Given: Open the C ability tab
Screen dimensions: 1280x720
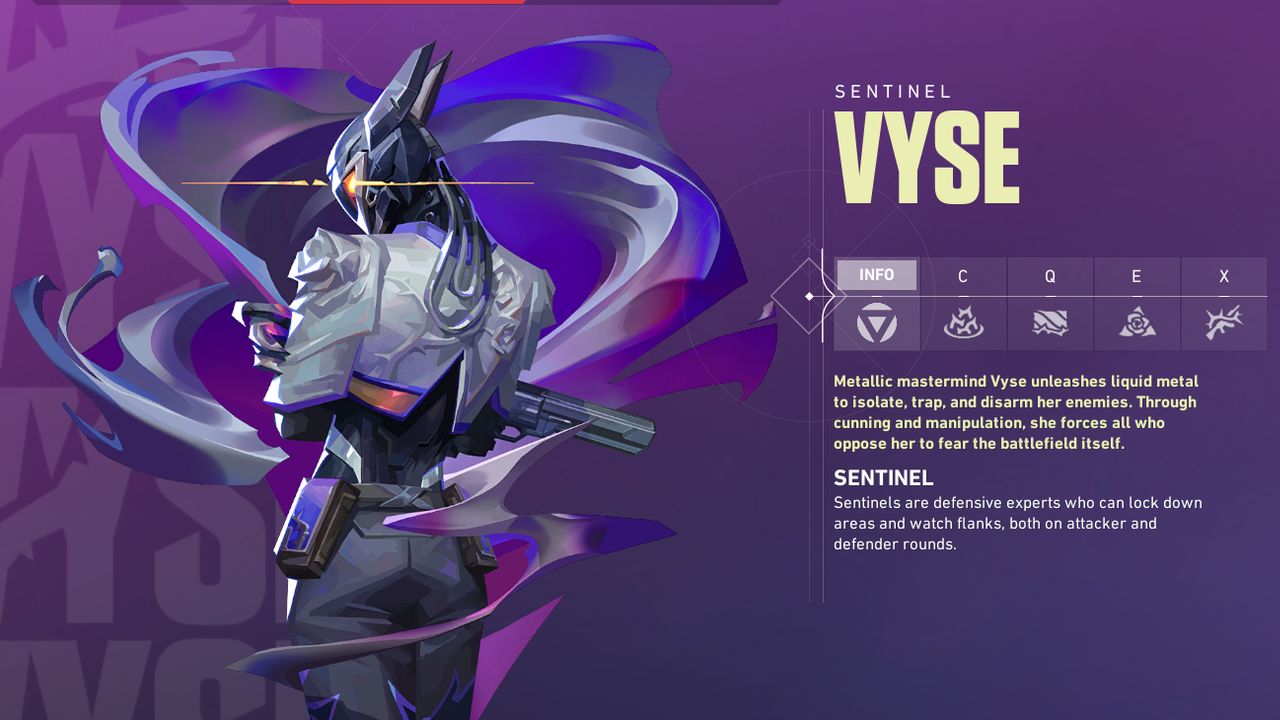Looking at the screenshot, I should pyautogui.click(x=963, y=276).
